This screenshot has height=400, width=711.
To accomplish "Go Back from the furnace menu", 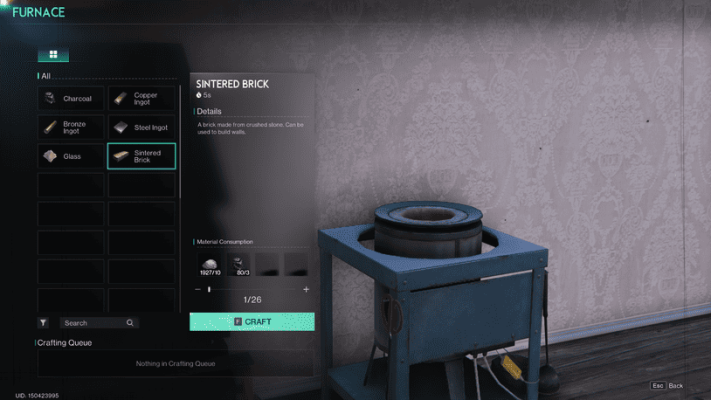I will [x=668, y=386].
